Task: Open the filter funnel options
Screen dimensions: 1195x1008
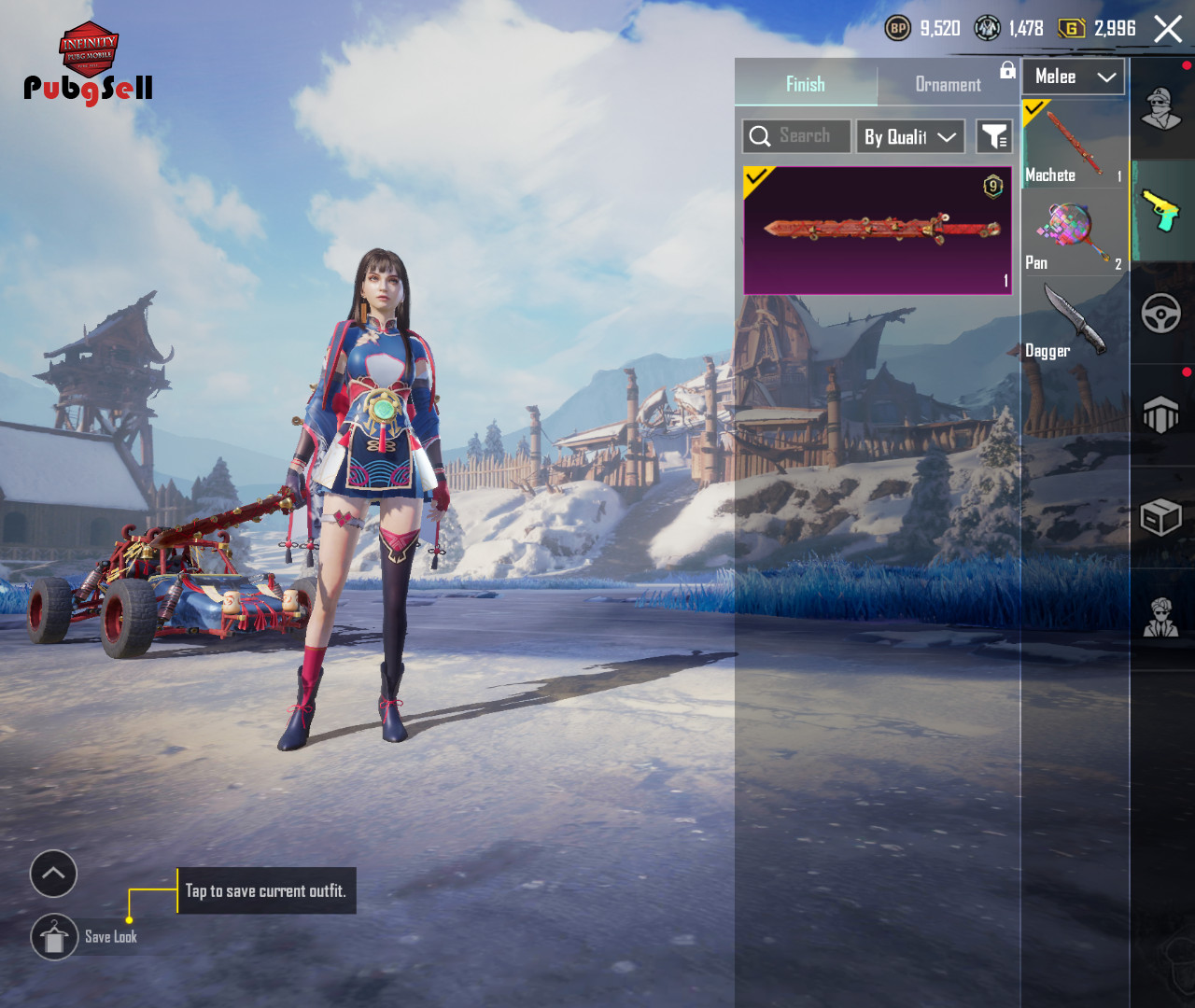Action: point(994,137)
